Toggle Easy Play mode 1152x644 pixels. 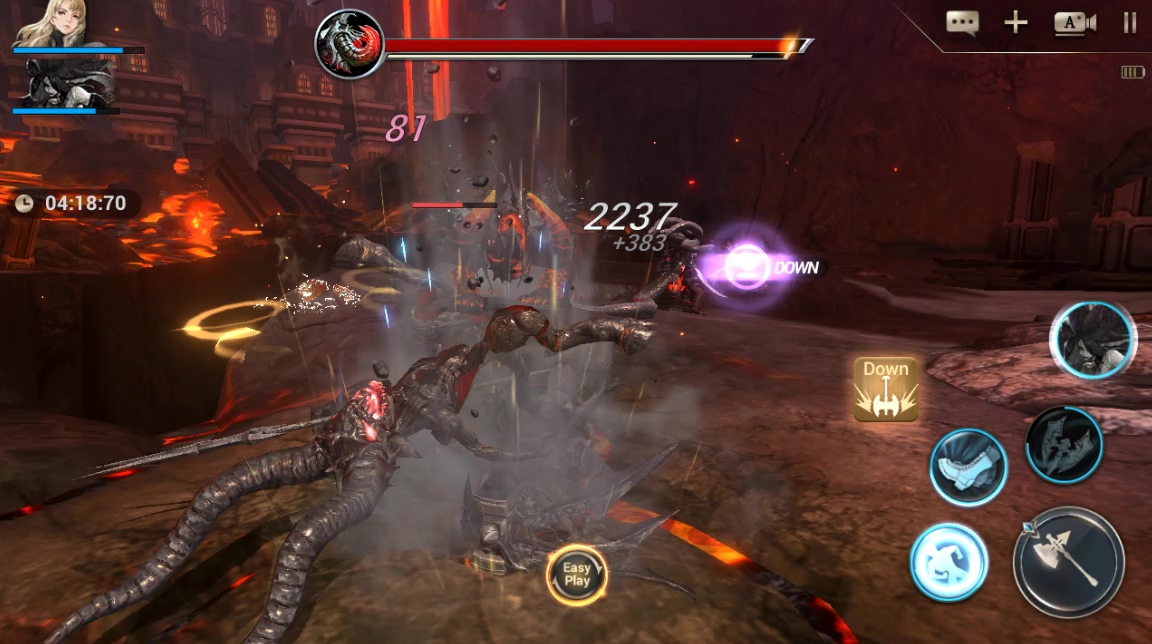577,574
